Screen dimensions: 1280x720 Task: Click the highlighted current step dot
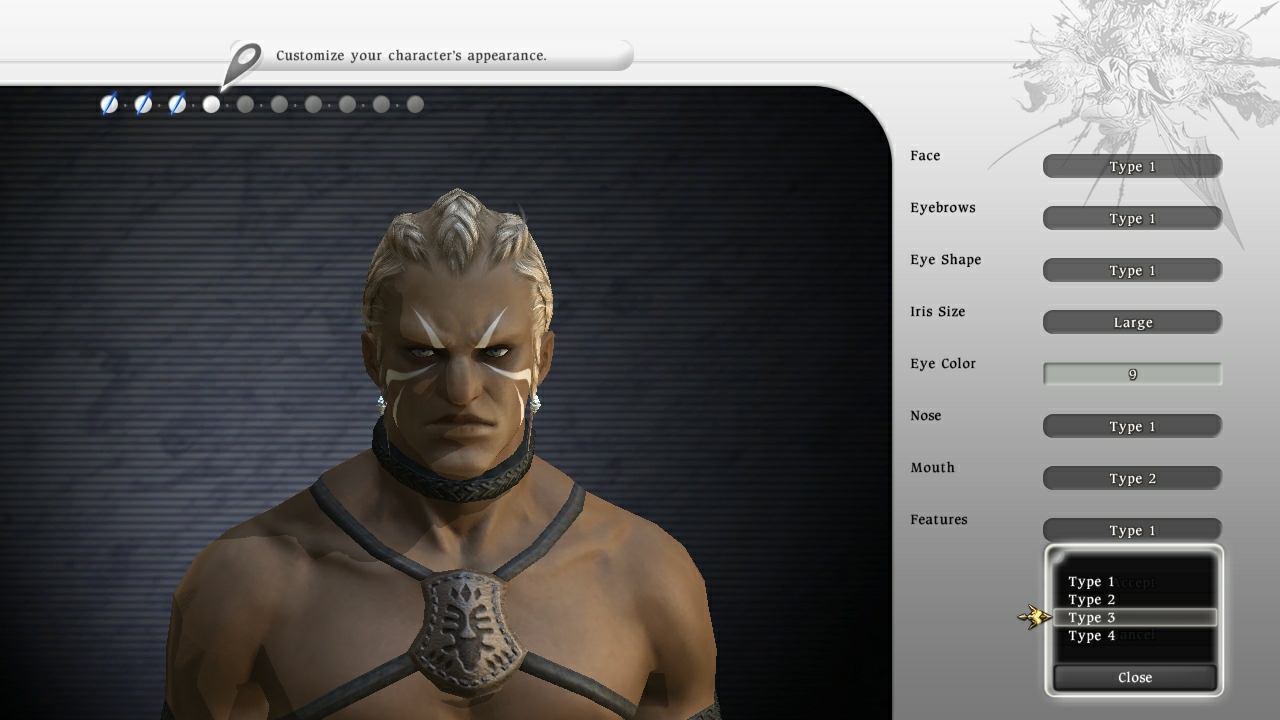point(211,104)
